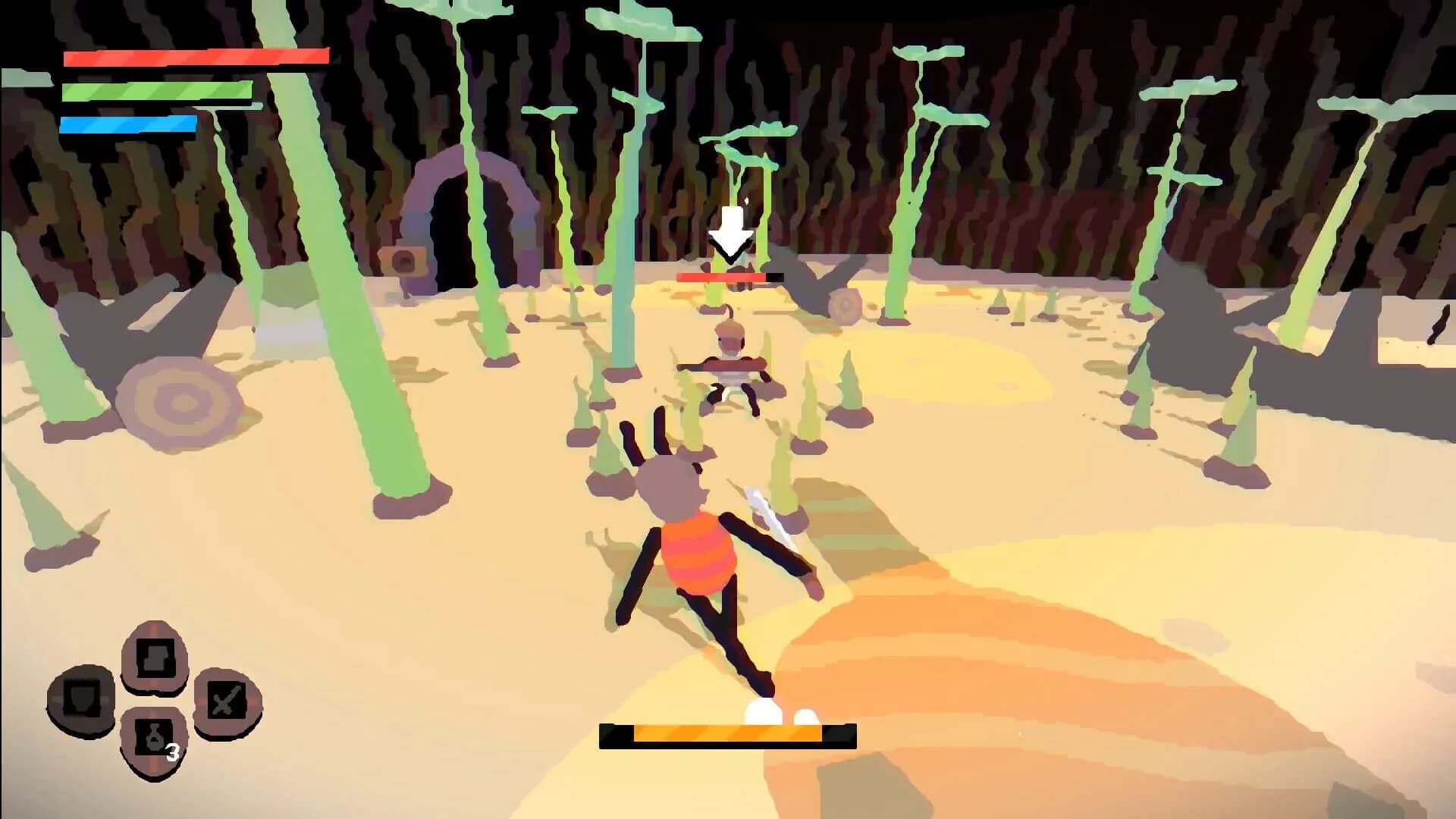Click the white arrow enemy indicator

[x=729, y=227]
